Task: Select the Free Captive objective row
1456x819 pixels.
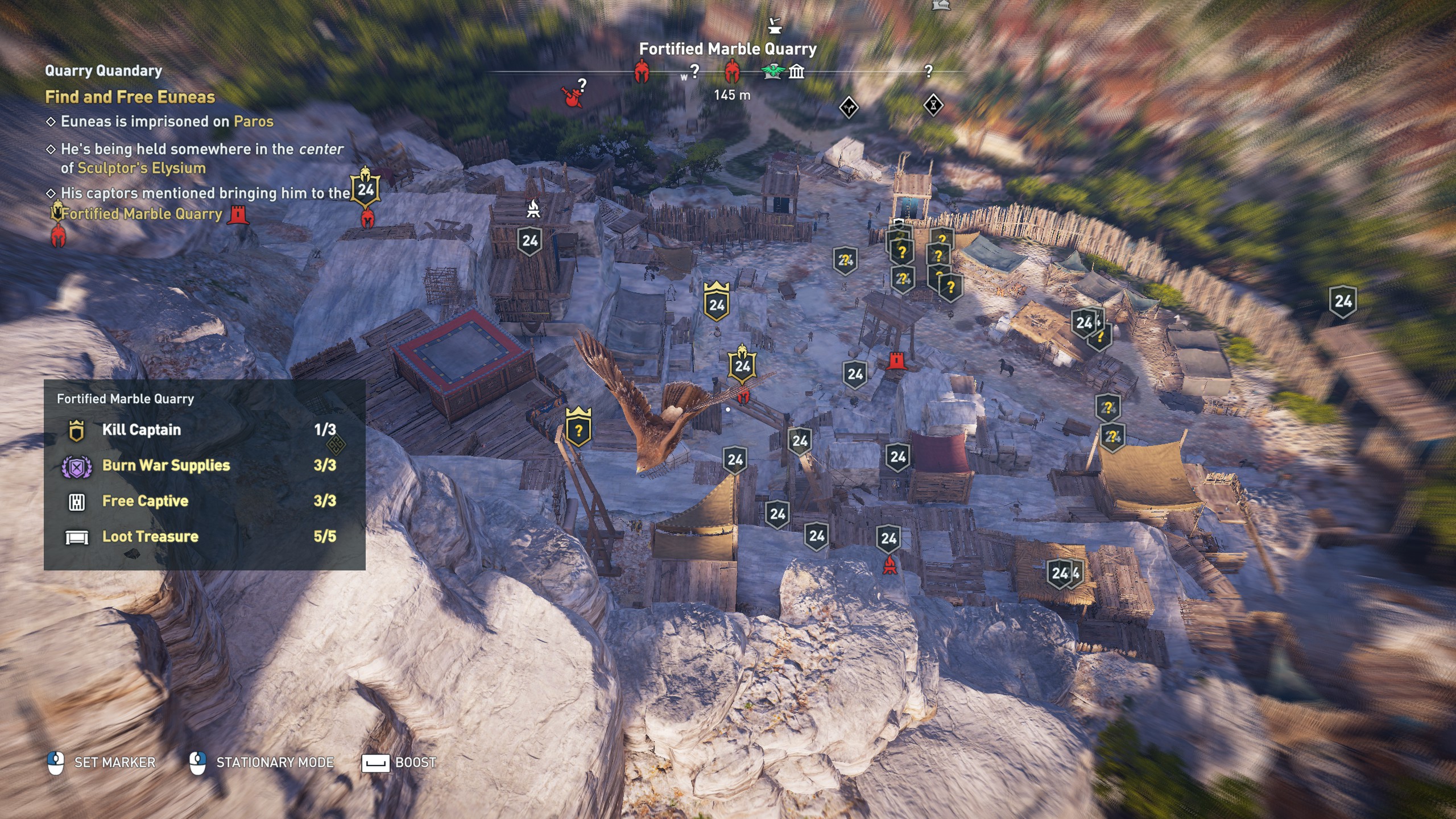Action: coord(145,501)
